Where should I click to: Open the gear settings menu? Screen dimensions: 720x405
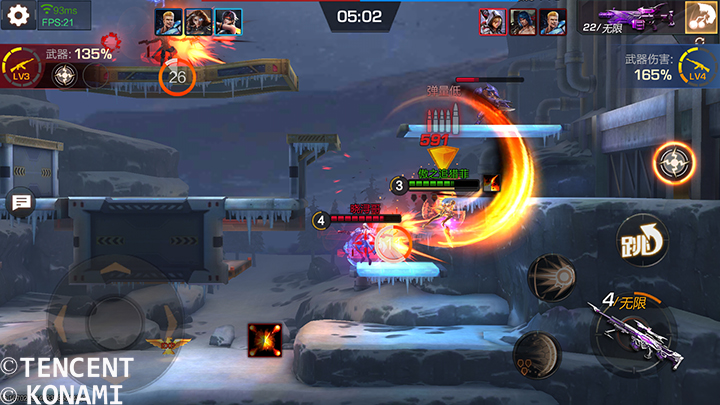(x=17, y=16)
